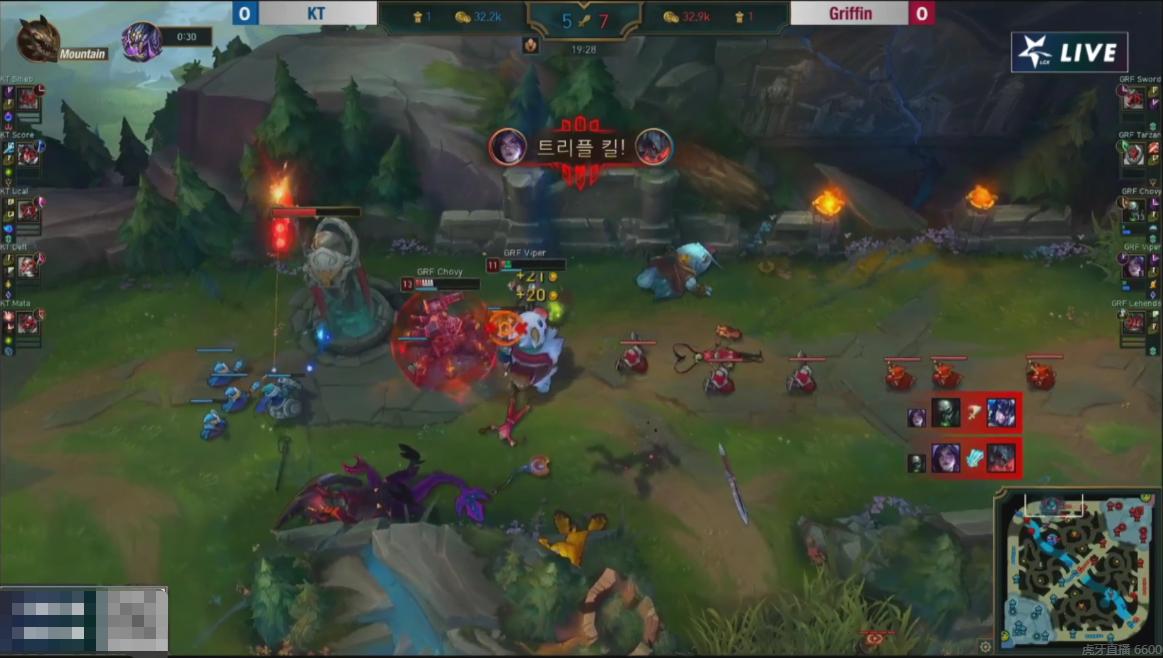
Task: Select KT Score's champion portrait
Action: (x=28, y=154)
